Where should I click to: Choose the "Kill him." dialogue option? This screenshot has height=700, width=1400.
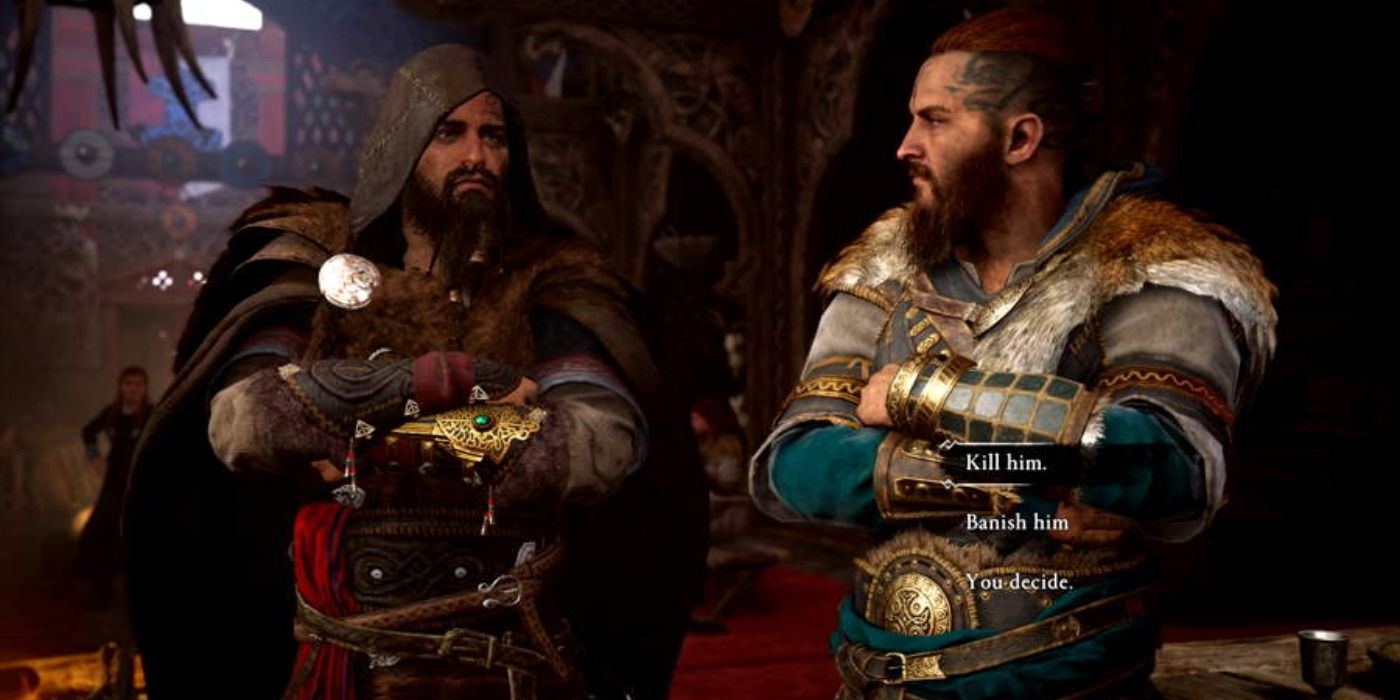pyautogui.click(x=1006, y=464)
